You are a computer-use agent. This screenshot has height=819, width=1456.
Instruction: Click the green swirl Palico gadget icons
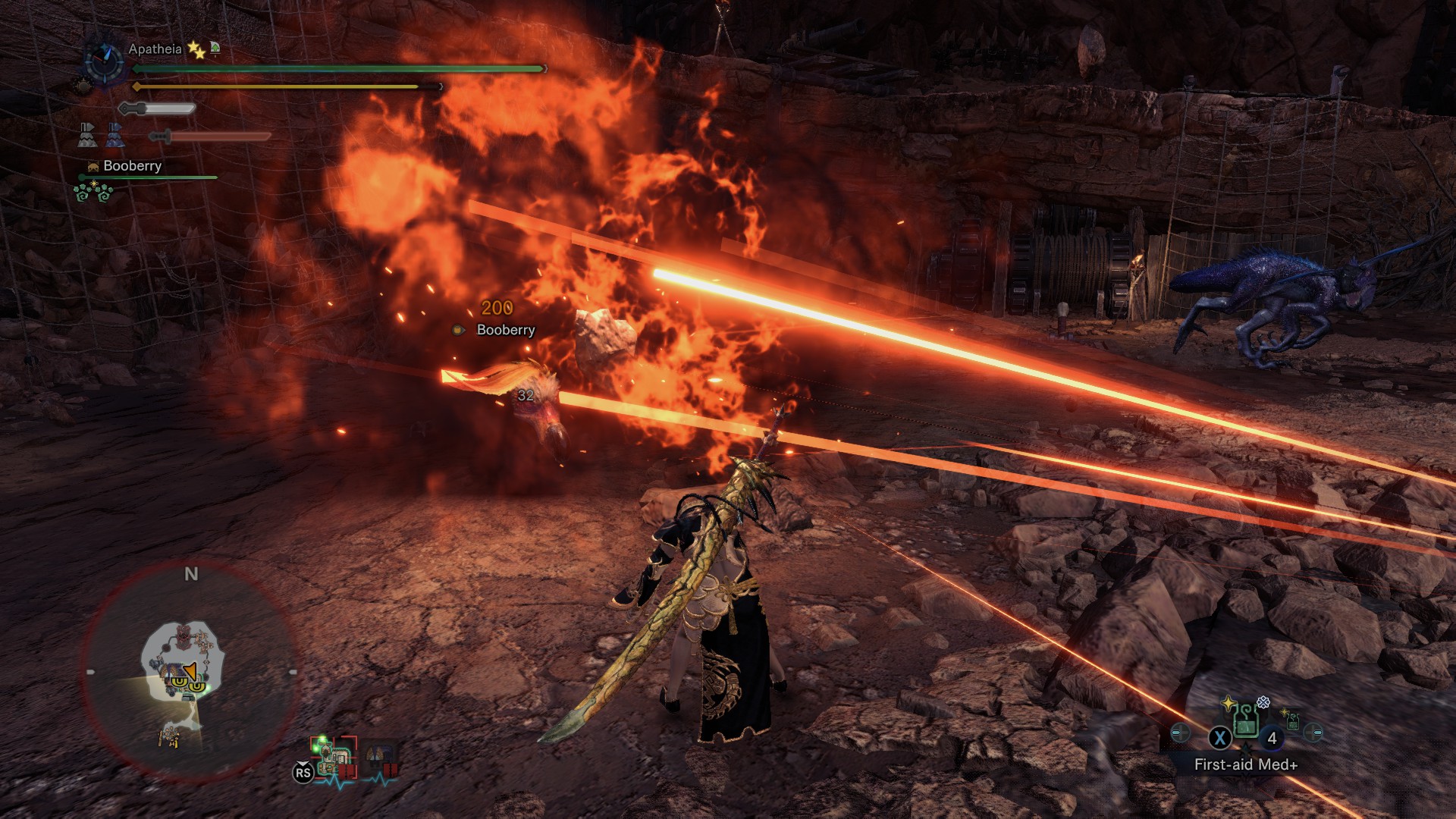point(93,193)
